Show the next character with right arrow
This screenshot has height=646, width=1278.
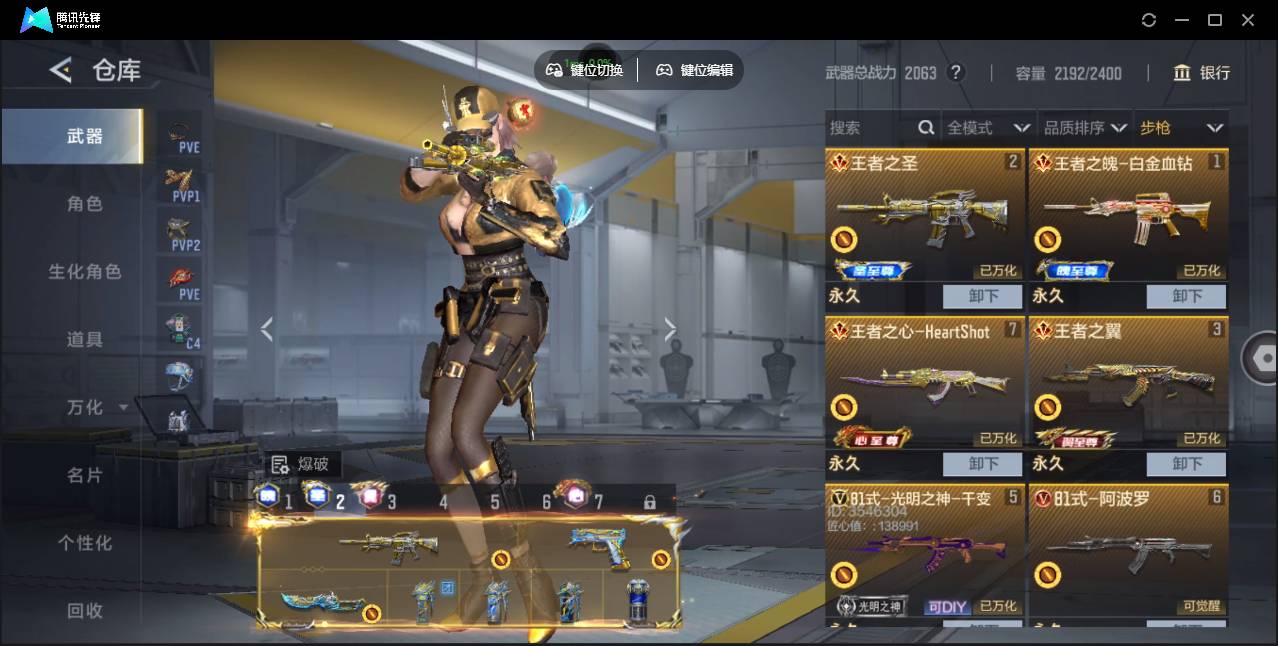pos(670,329)
